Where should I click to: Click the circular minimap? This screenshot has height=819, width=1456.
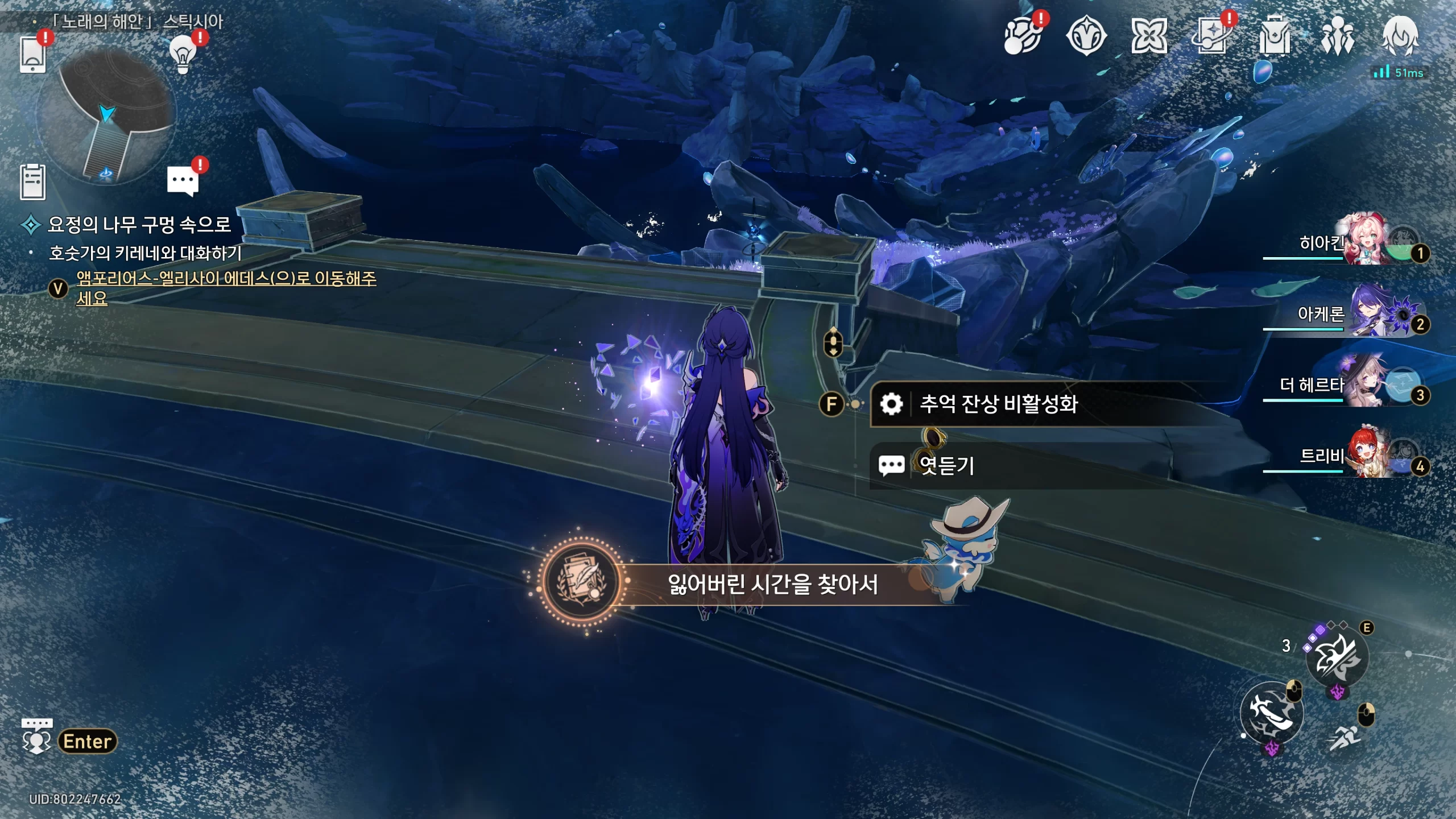[x=106, y=117]
